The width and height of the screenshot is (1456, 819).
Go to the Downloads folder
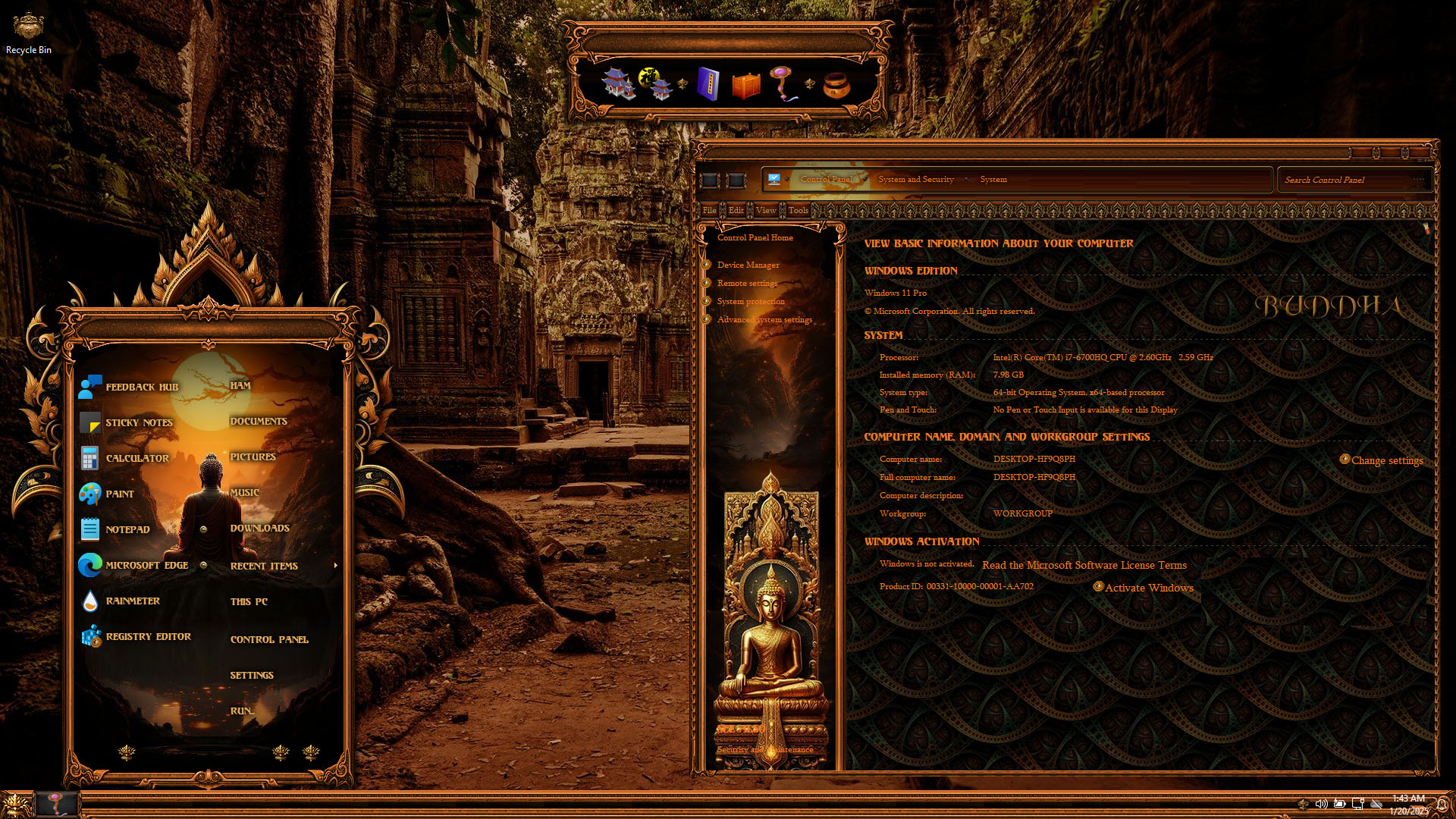pyautogui.click(x=259, y=528)
